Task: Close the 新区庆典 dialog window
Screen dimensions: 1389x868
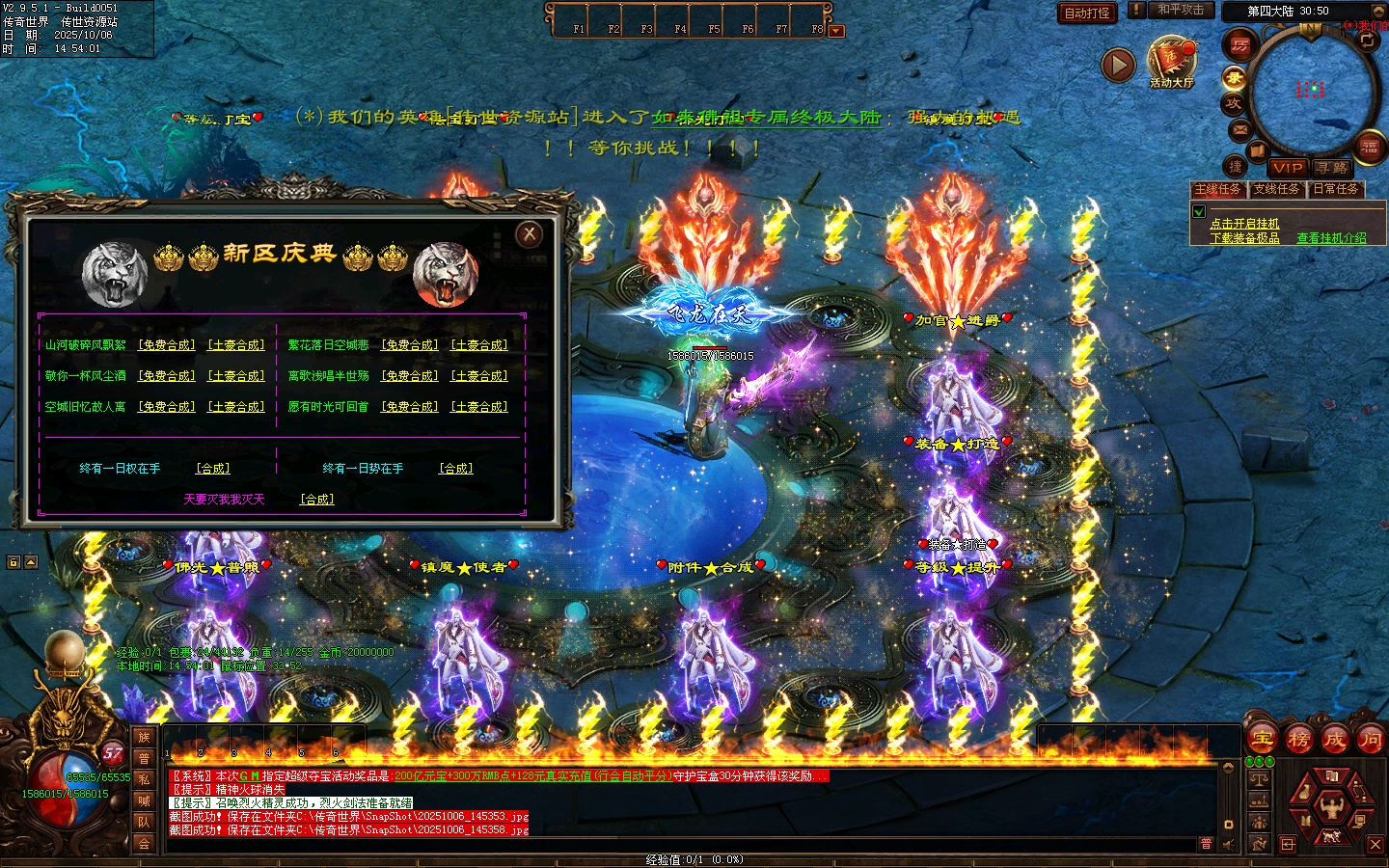Action: point(529,234)
